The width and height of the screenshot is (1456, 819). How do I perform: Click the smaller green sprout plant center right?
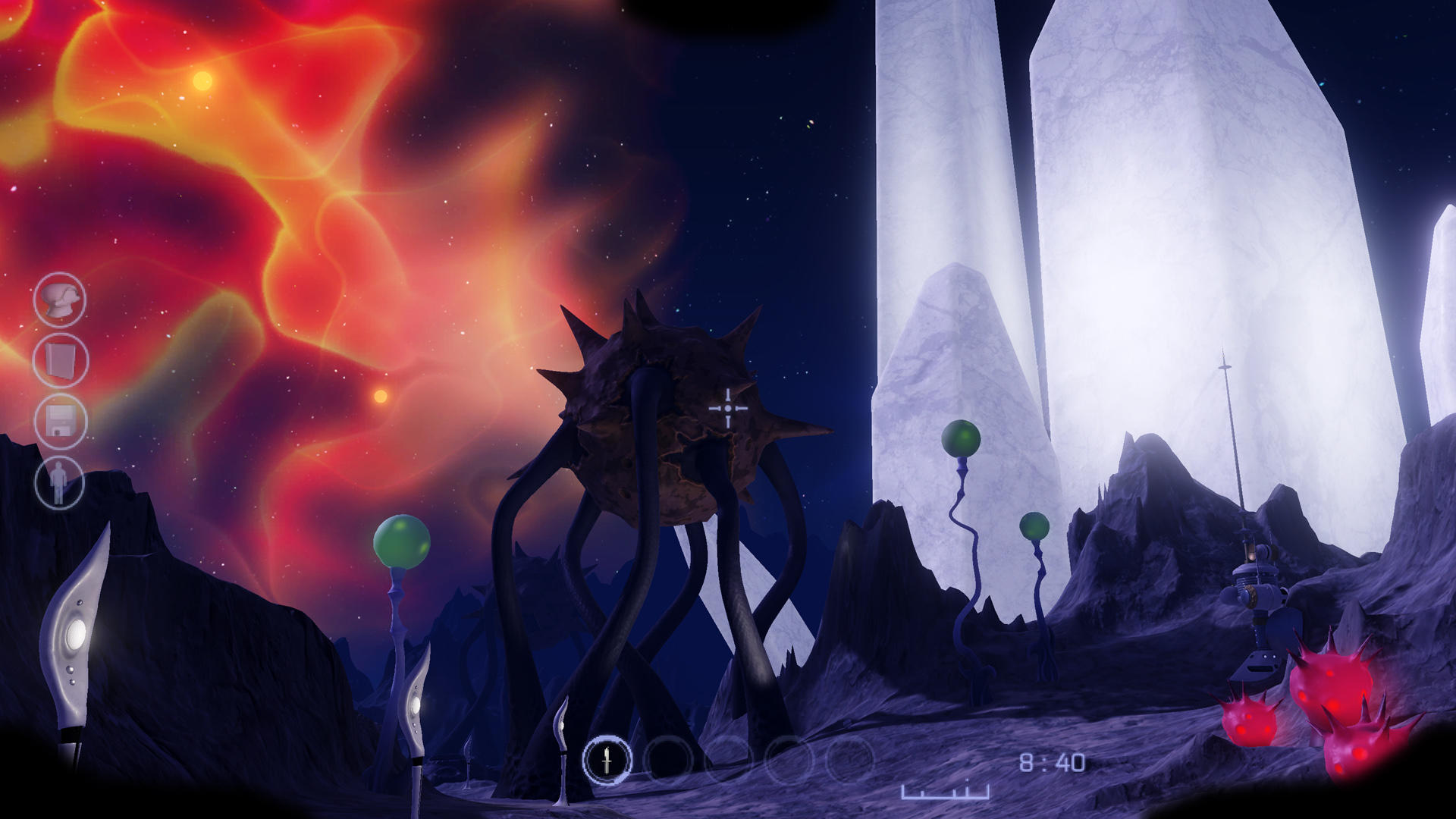(1033, 527)
